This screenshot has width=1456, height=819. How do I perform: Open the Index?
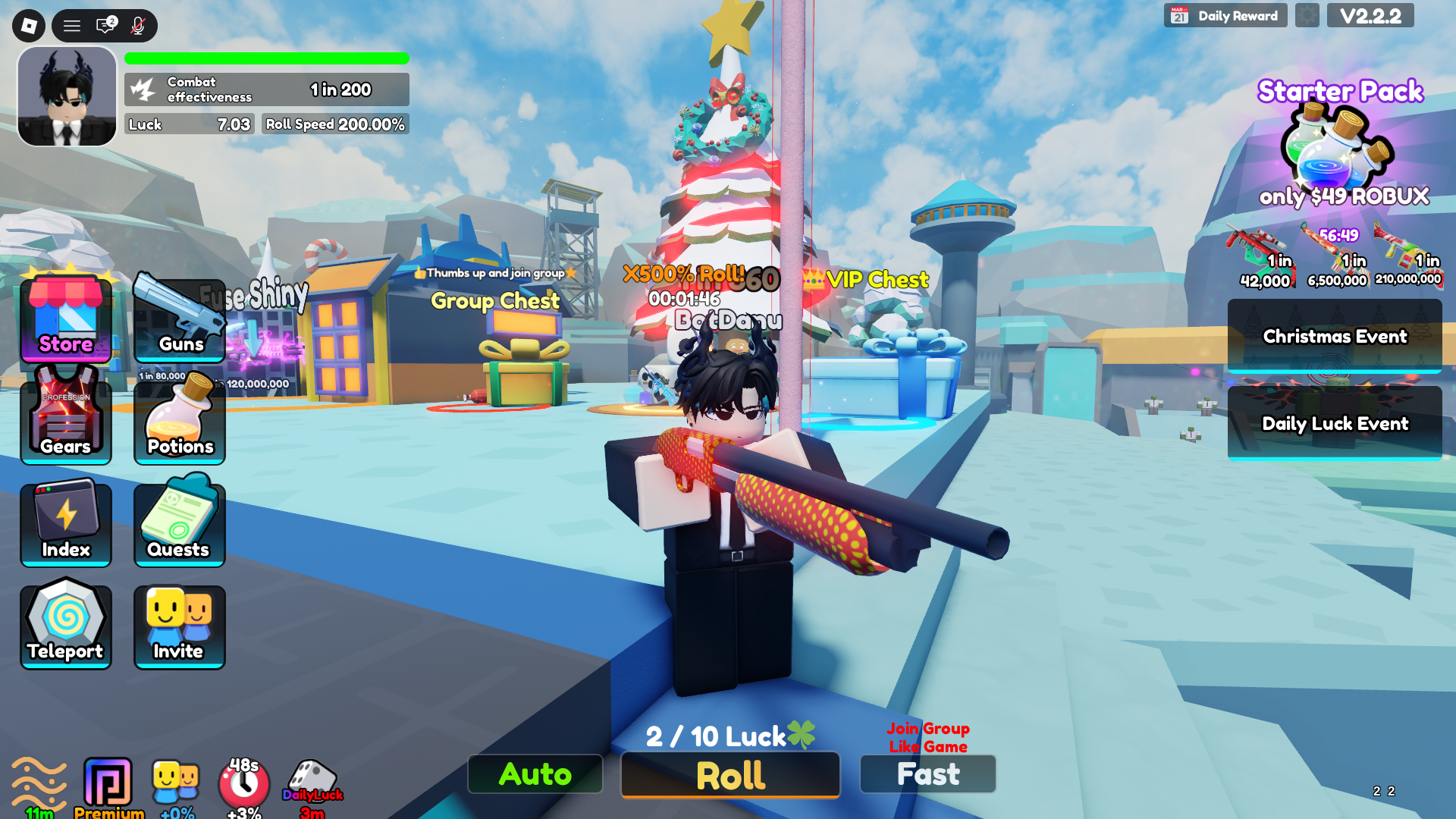tap(66, 523)
